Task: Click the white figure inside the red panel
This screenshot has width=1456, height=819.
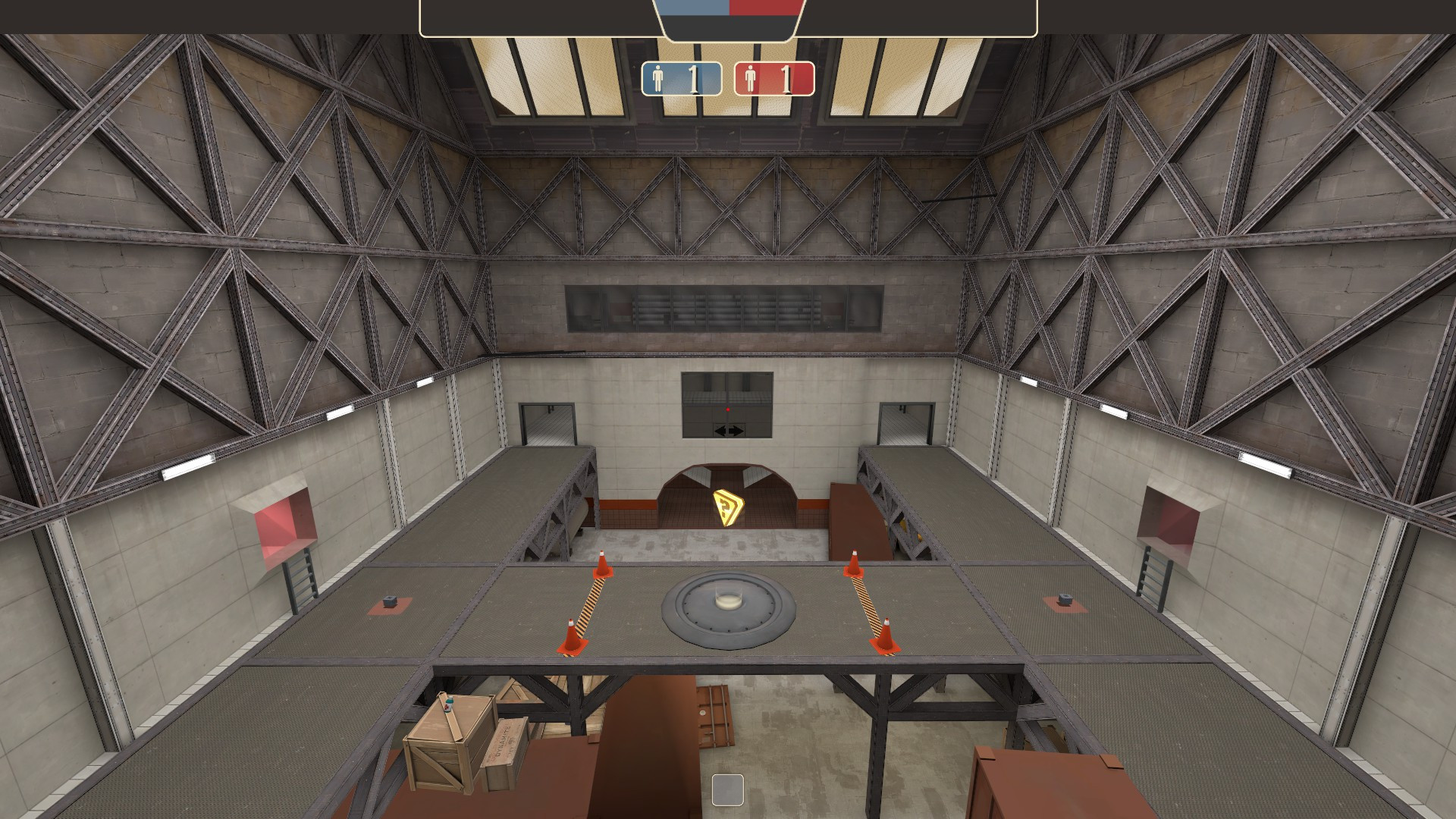Action: click(x=751, y=78)
